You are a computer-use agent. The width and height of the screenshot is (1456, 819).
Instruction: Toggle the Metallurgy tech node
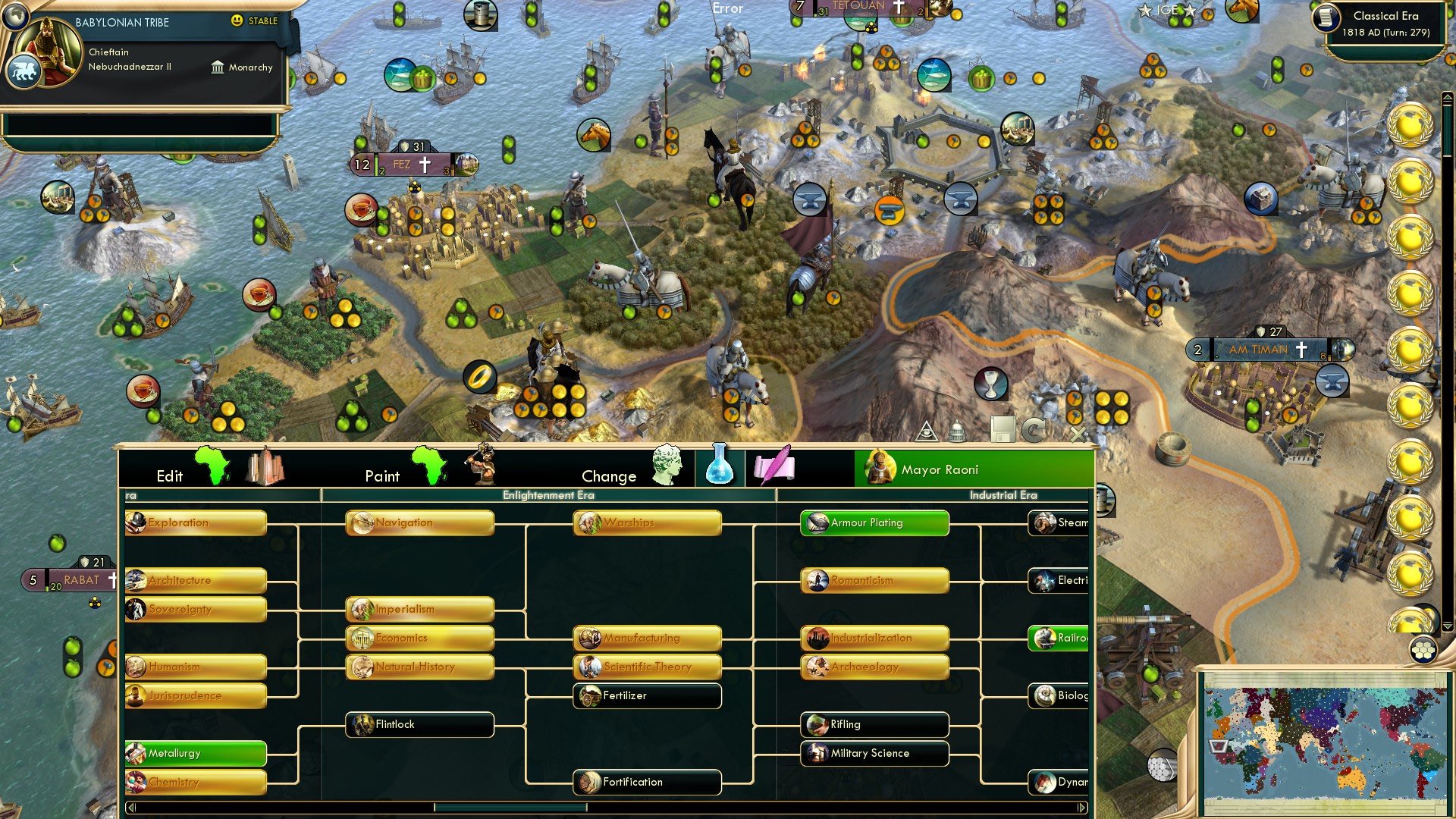tap(194, 754)
